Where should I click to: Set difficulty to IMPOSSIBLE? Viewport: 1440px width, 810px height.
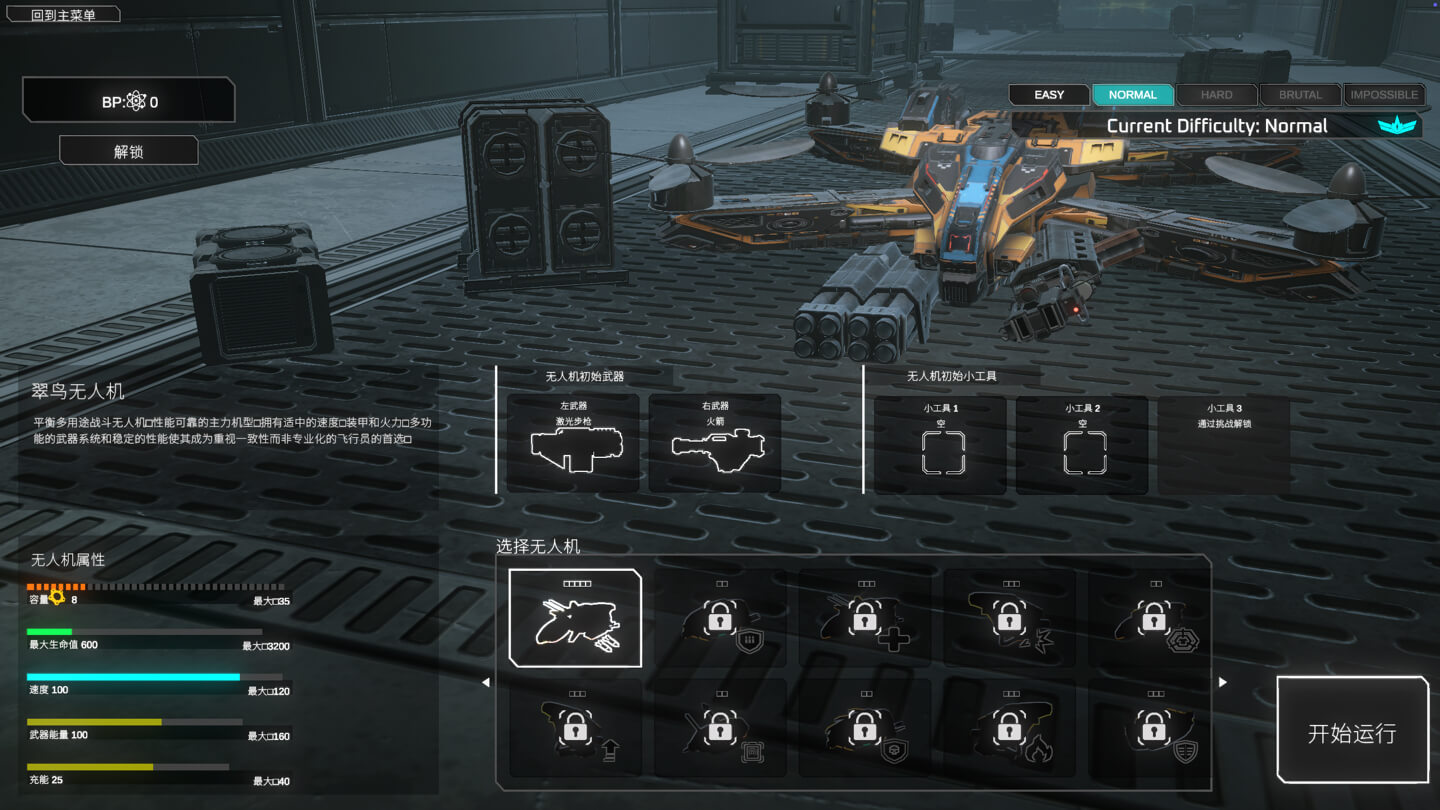pos(1384,95)
